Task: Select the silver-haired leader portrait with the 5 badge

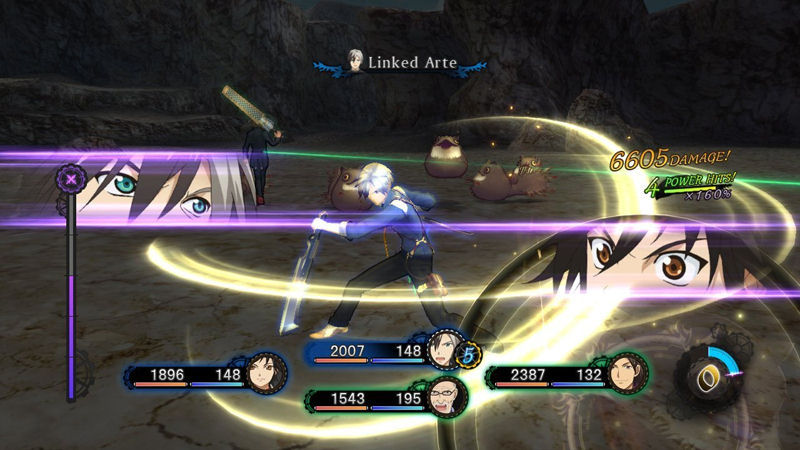Action: [442, 348]
